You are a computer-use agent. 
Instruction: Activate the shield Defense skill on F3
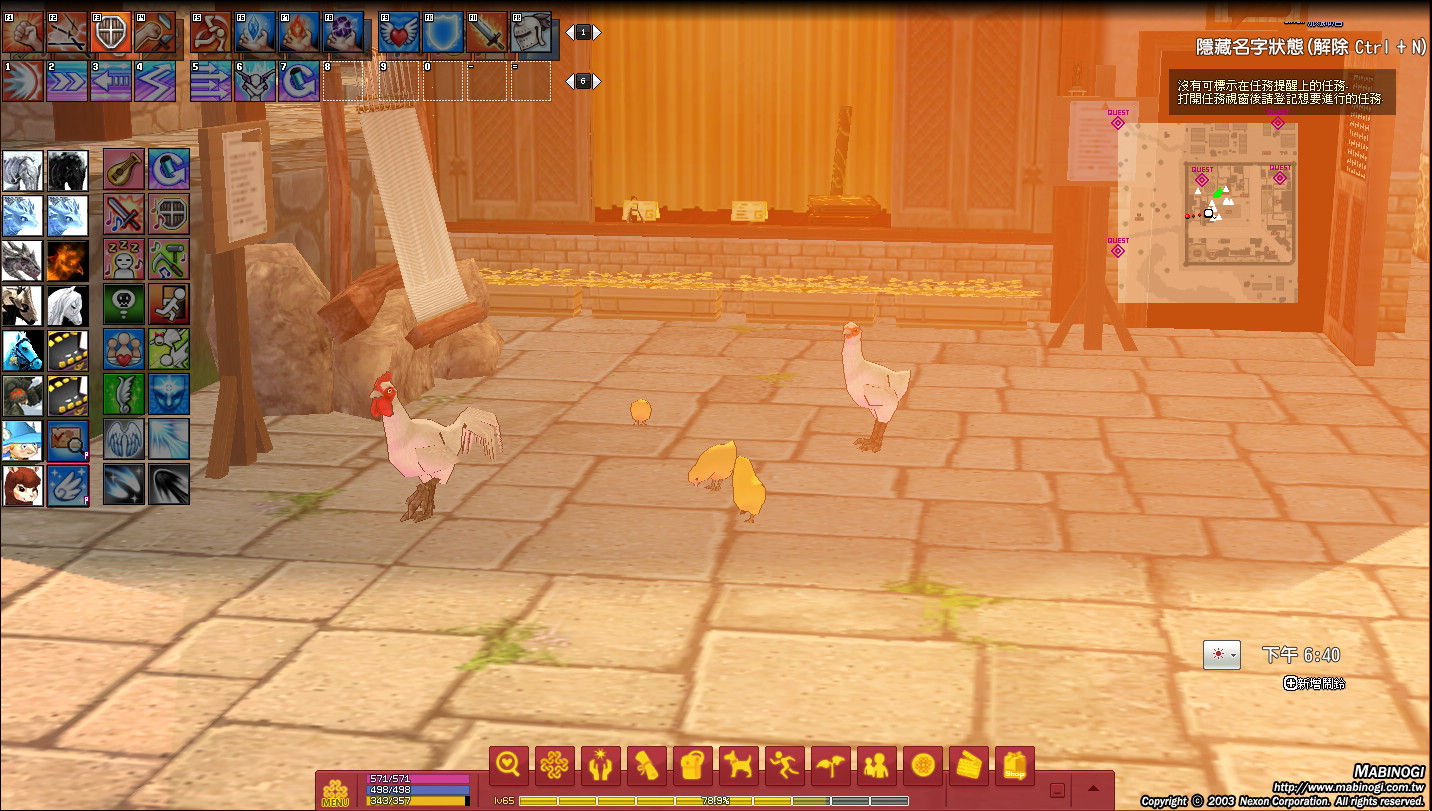[x=111, y=32]
